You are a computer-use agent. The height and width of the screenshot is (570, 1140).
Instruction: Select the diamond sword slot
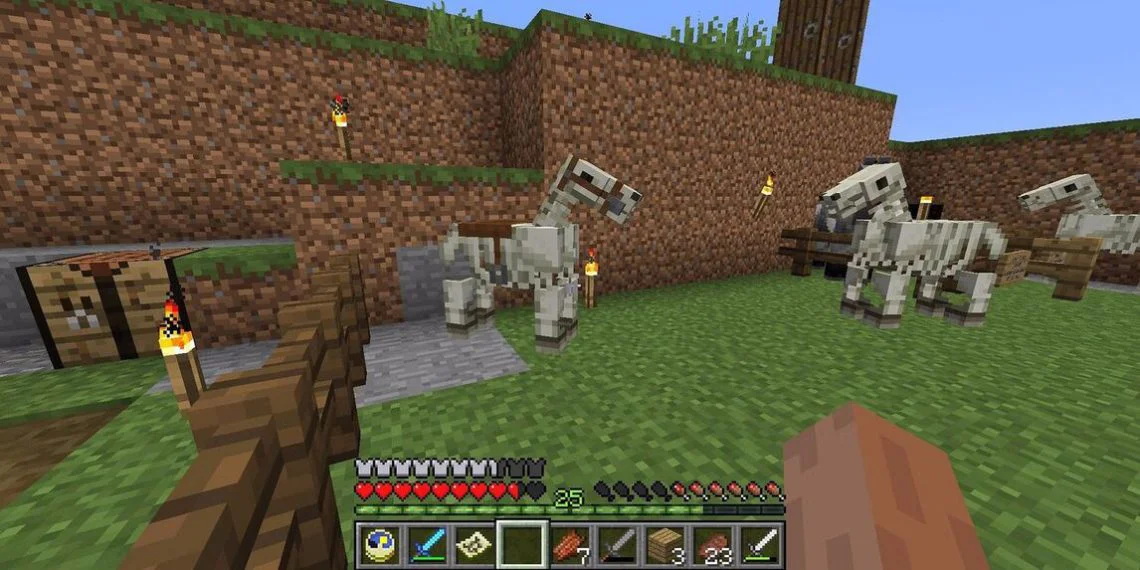427,544
